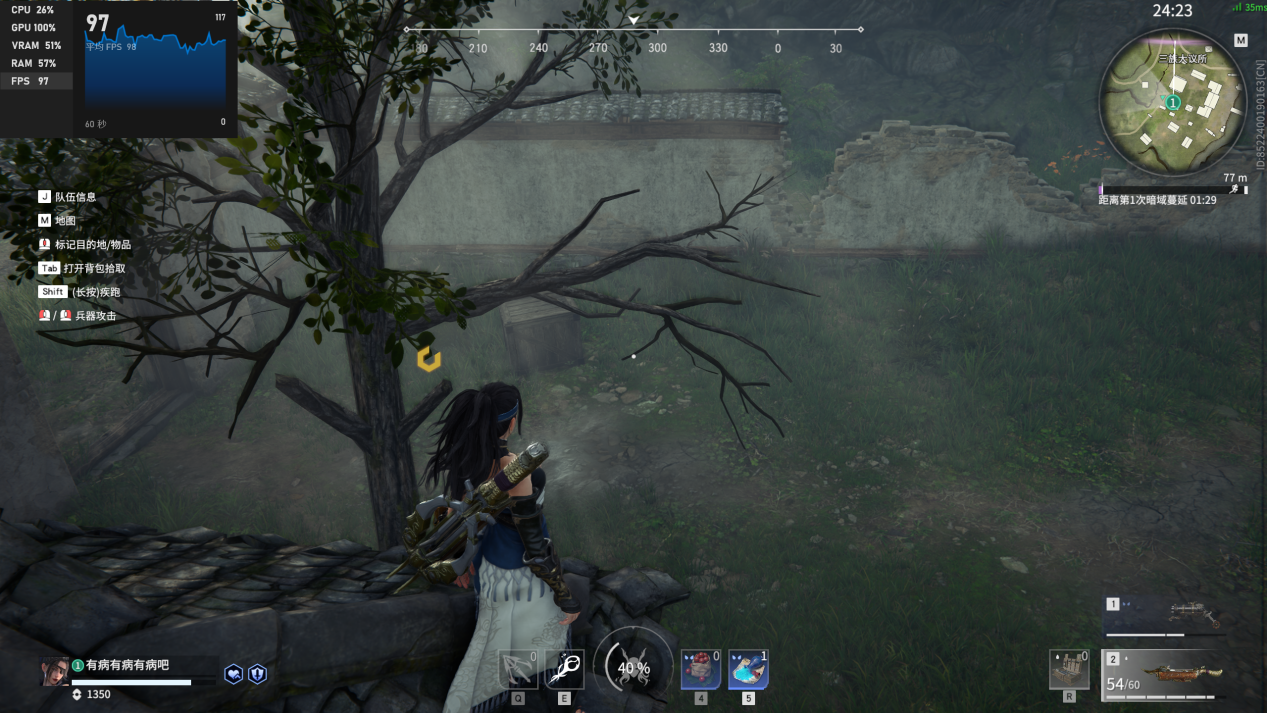Image resolution: width=1267 pixels, height=713 pixels.
Task: Click the green player marker on minimap
Action: [1173, 103]
